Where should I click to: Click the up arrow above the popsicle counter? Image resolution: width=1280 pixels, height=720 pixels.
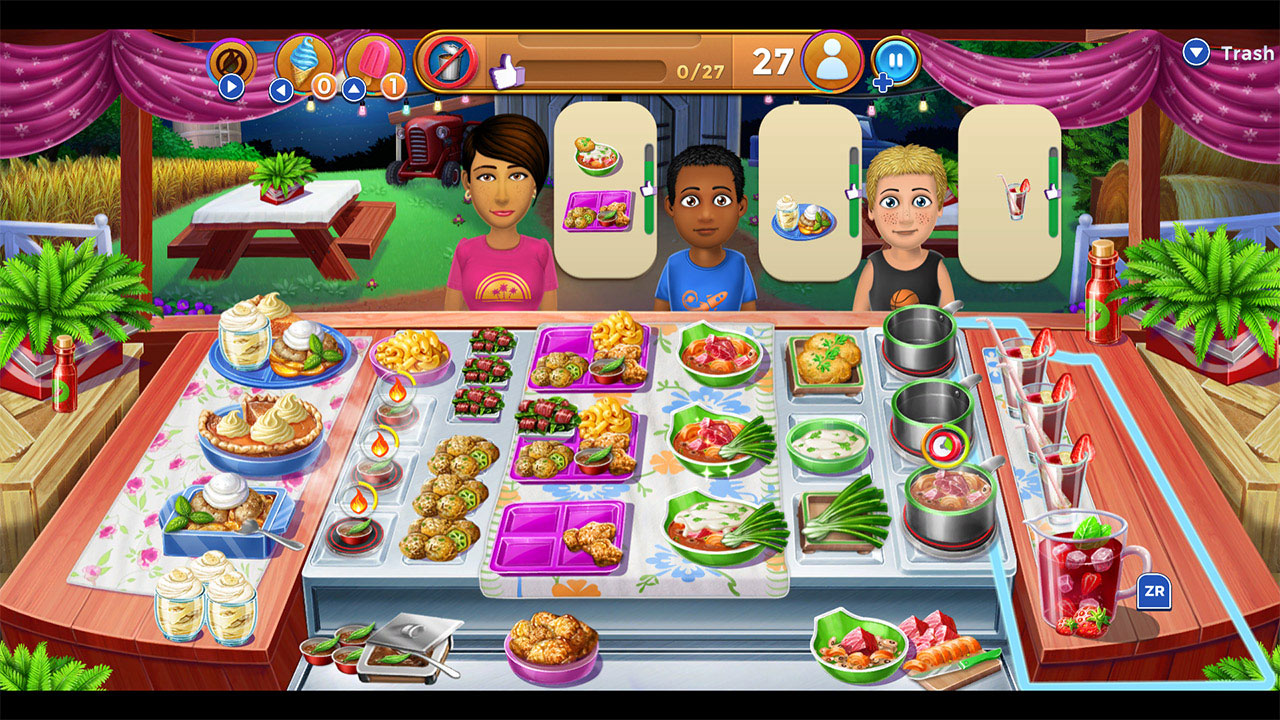click(x=355, y=88)
